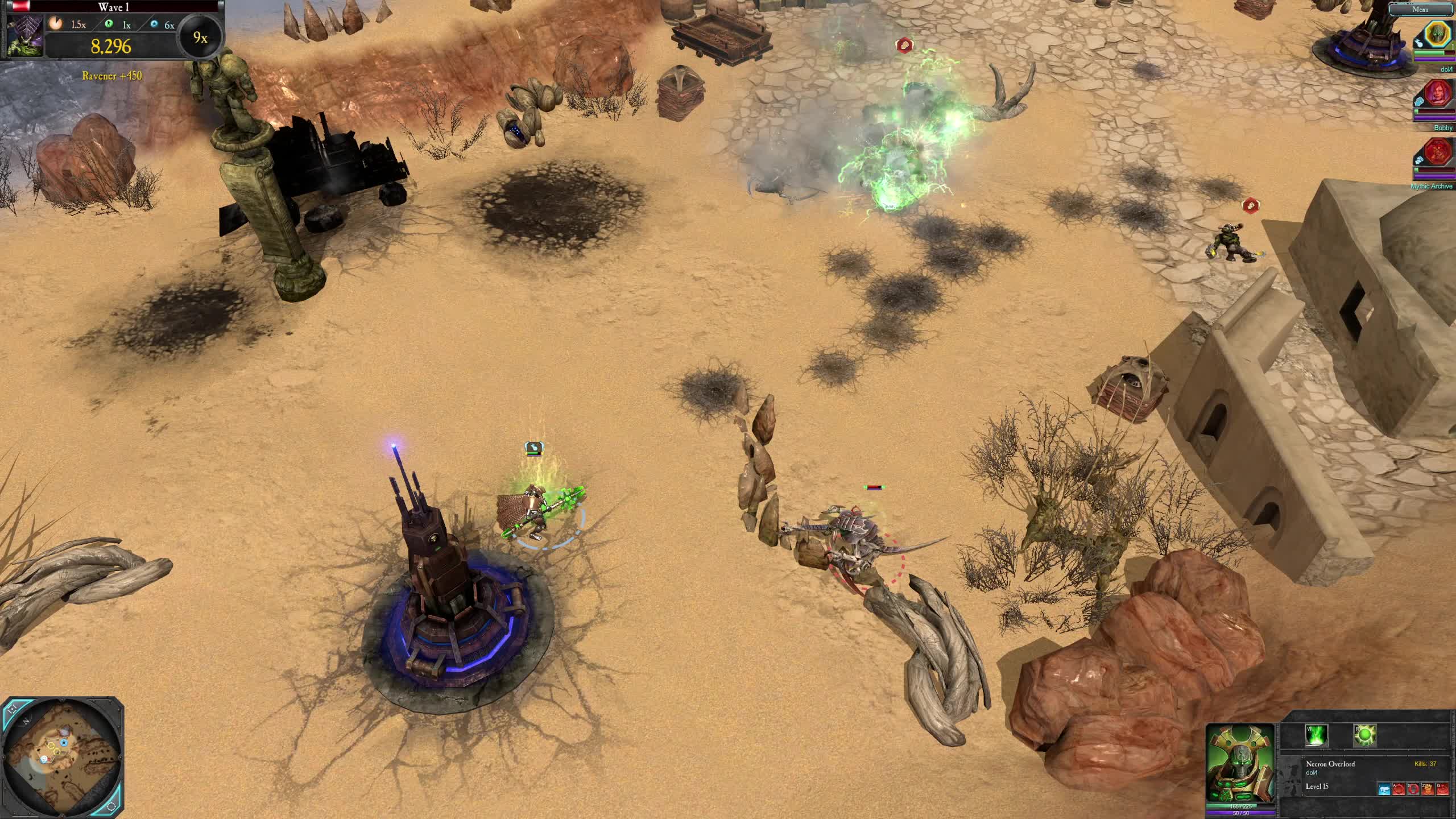Open the Menu in the top-right corner

coord(1420,10)
